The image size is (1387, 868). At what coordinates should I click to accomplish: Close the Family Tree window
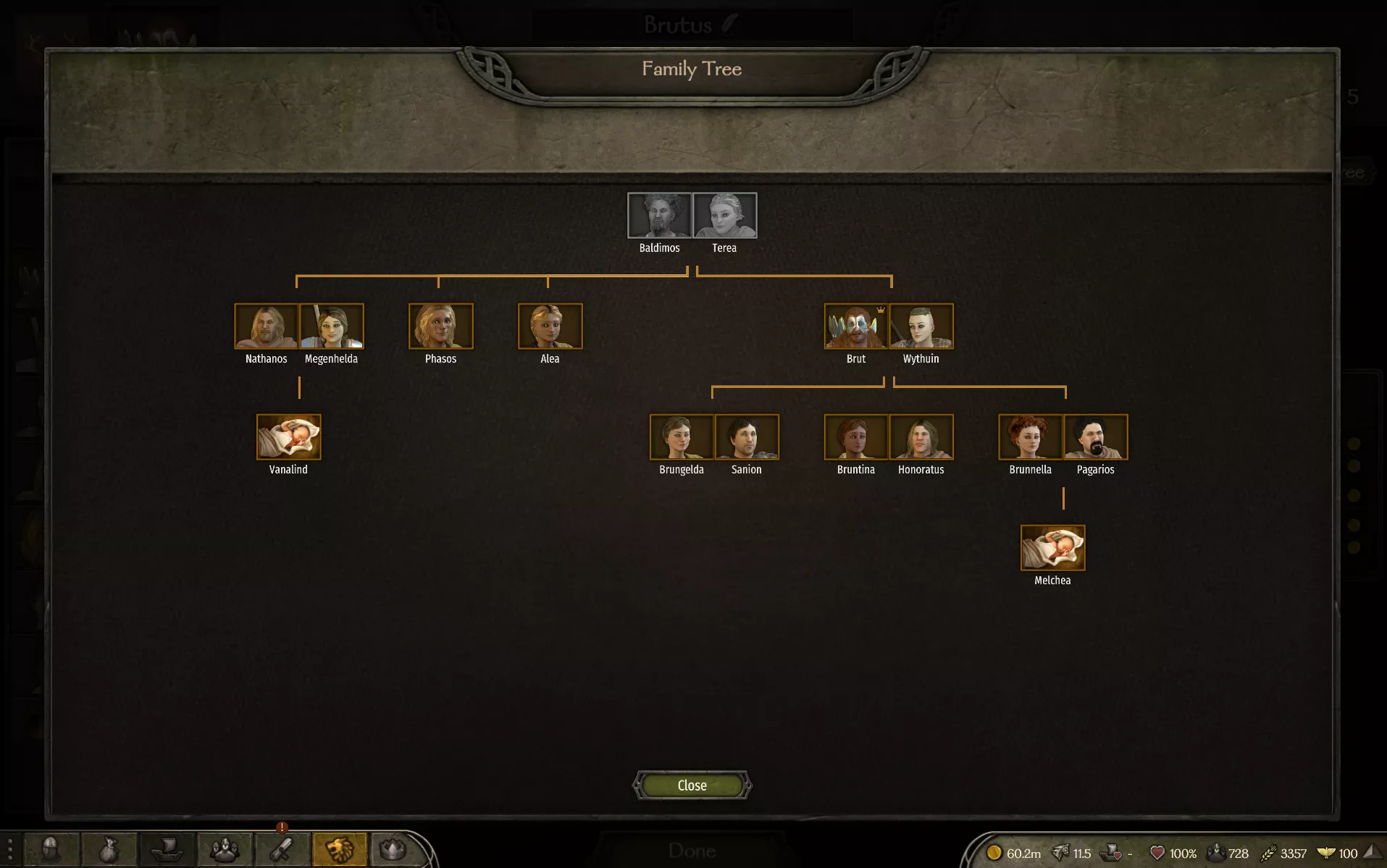click(692, 785)
